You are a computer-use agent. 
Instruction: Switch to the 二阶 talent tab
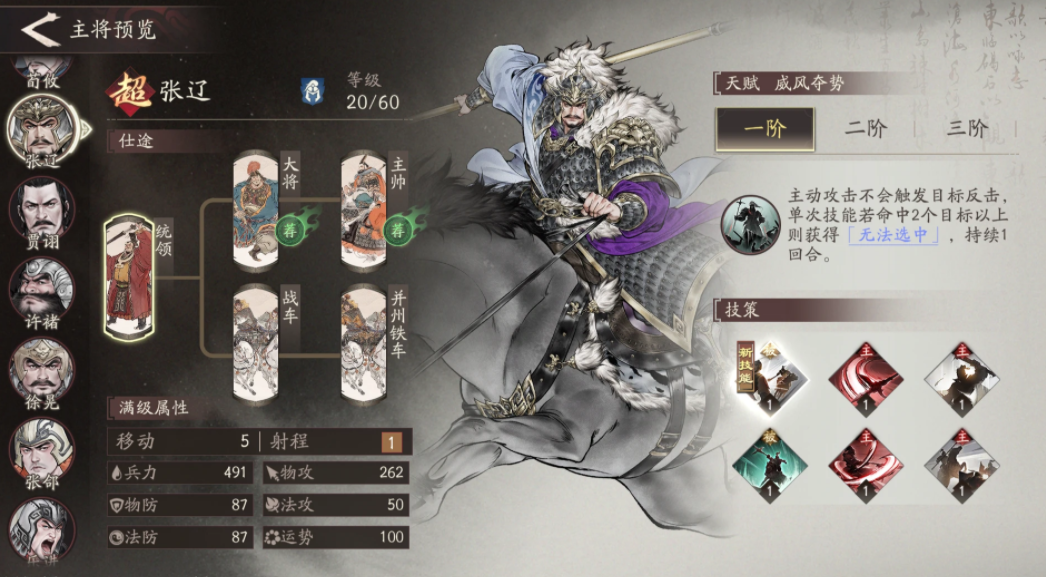[866, 128]
